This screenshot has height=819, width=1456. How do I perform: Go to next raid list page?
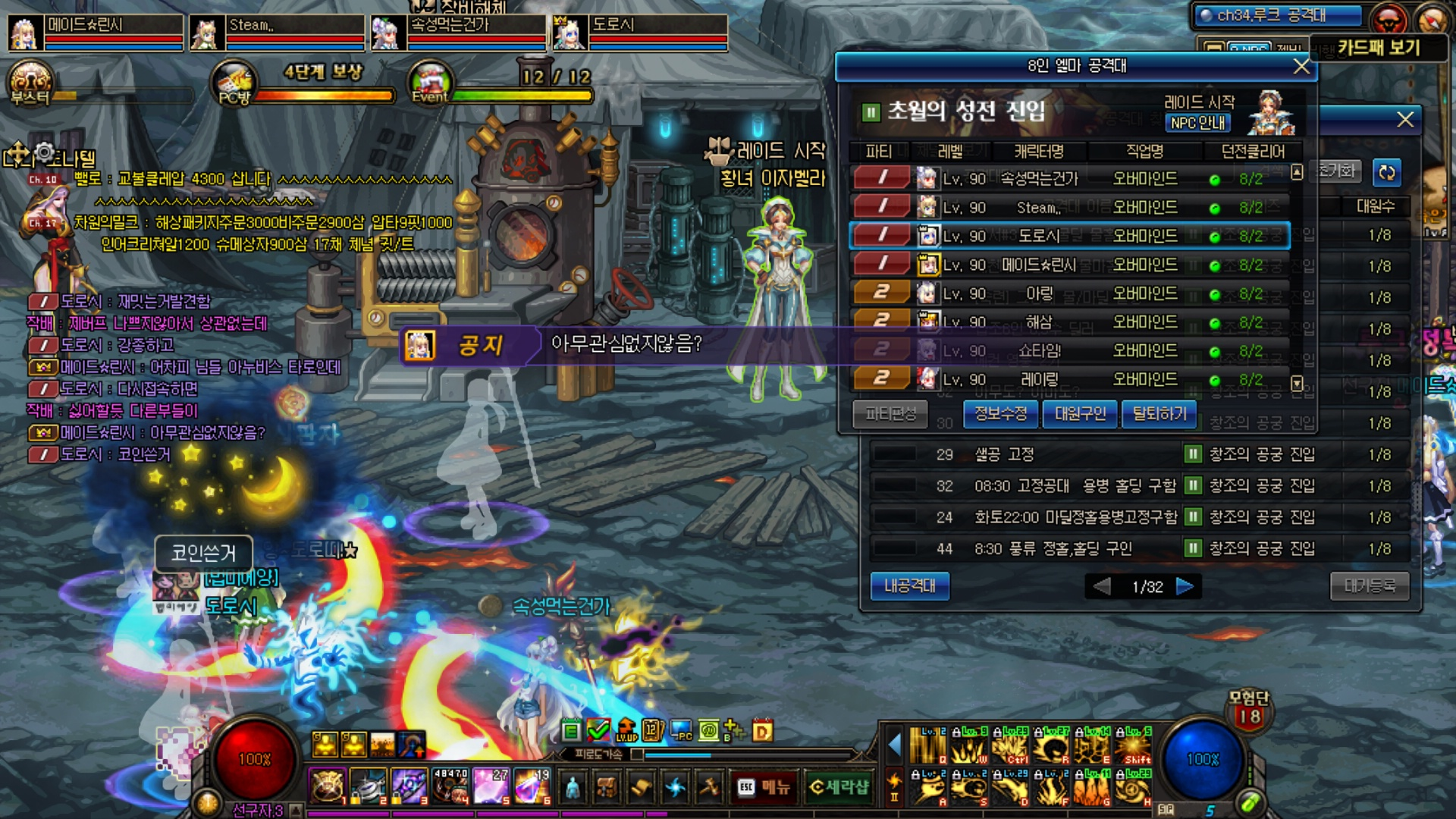click(x=1185, y=586)
